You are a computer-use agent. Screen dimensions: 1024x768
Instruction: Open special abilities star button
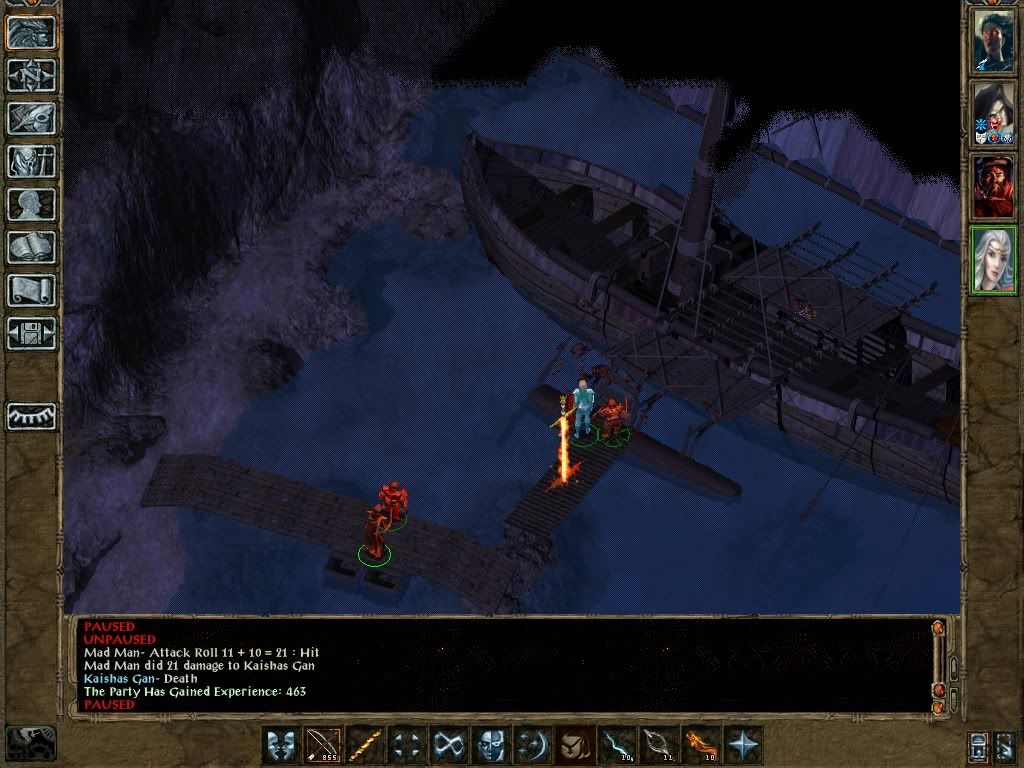pyautogui.click(x=743, y=746)
